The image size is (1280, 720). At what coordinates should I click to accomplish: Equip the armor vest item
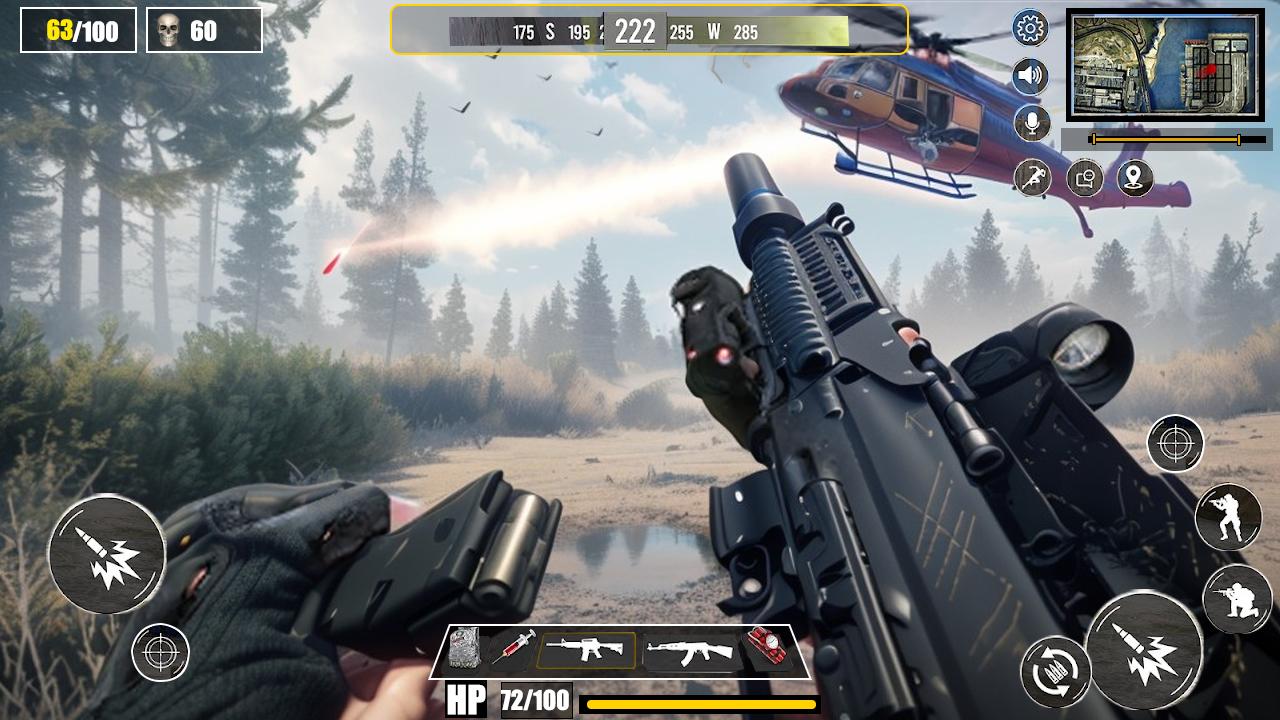(x=463, y=650)
